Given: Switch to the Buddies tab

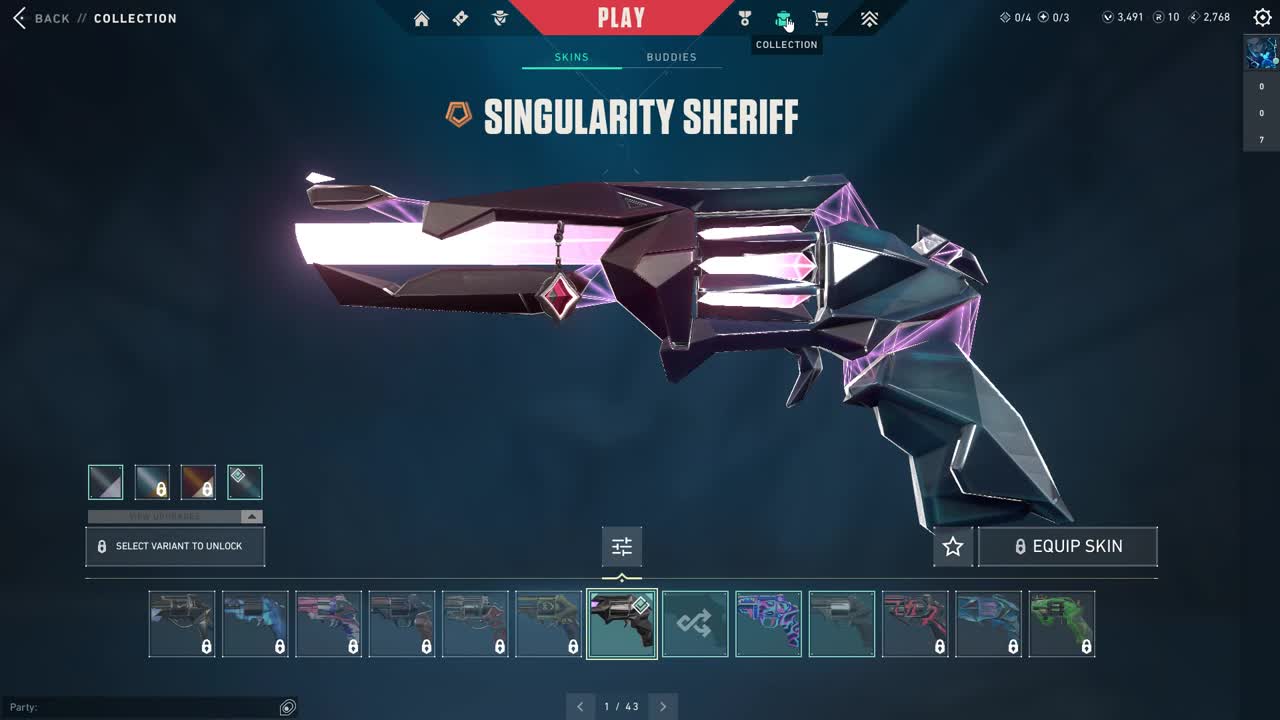Looking at the screenshot, I should pyautogui.click(x=671, y=57).
